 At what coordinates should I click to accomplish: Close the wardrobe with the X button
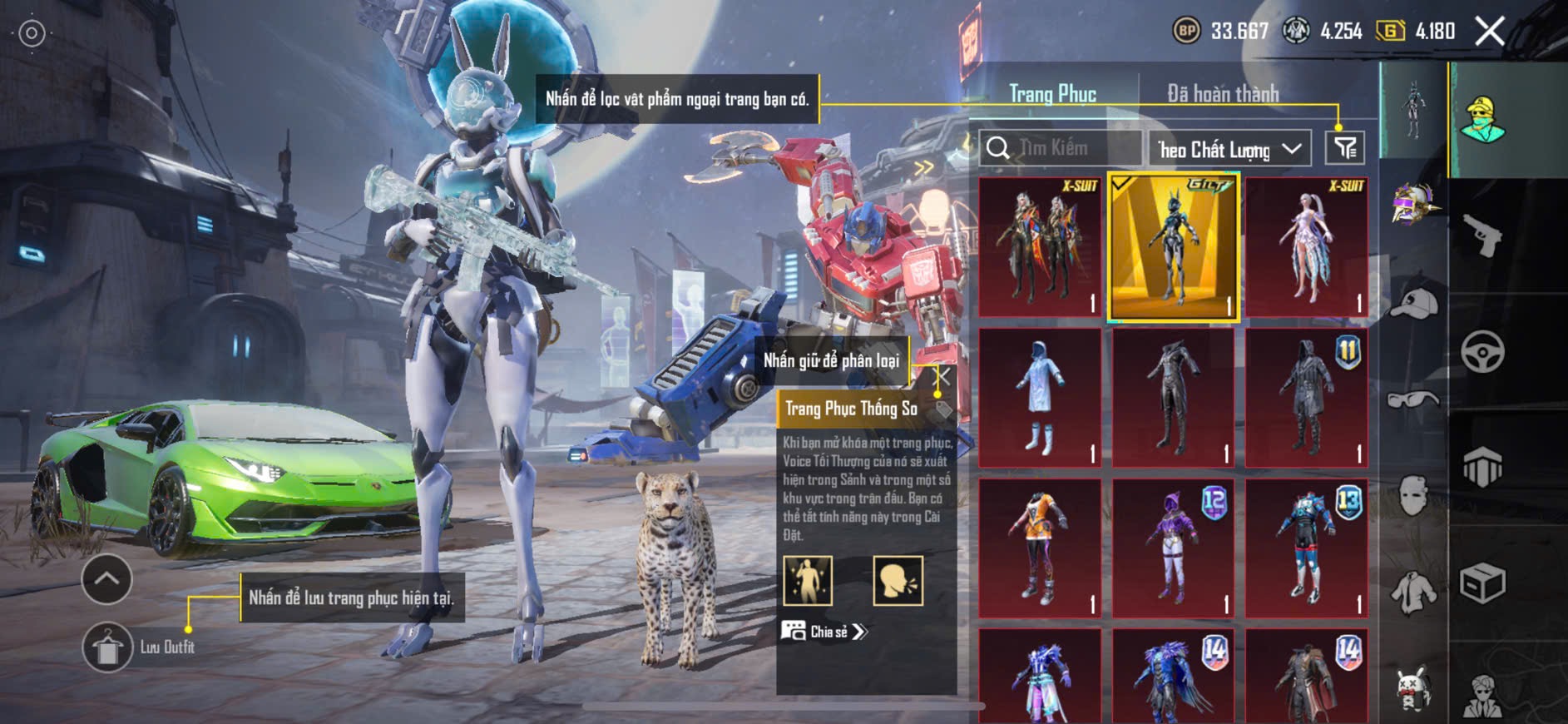tap(1489, 32)
